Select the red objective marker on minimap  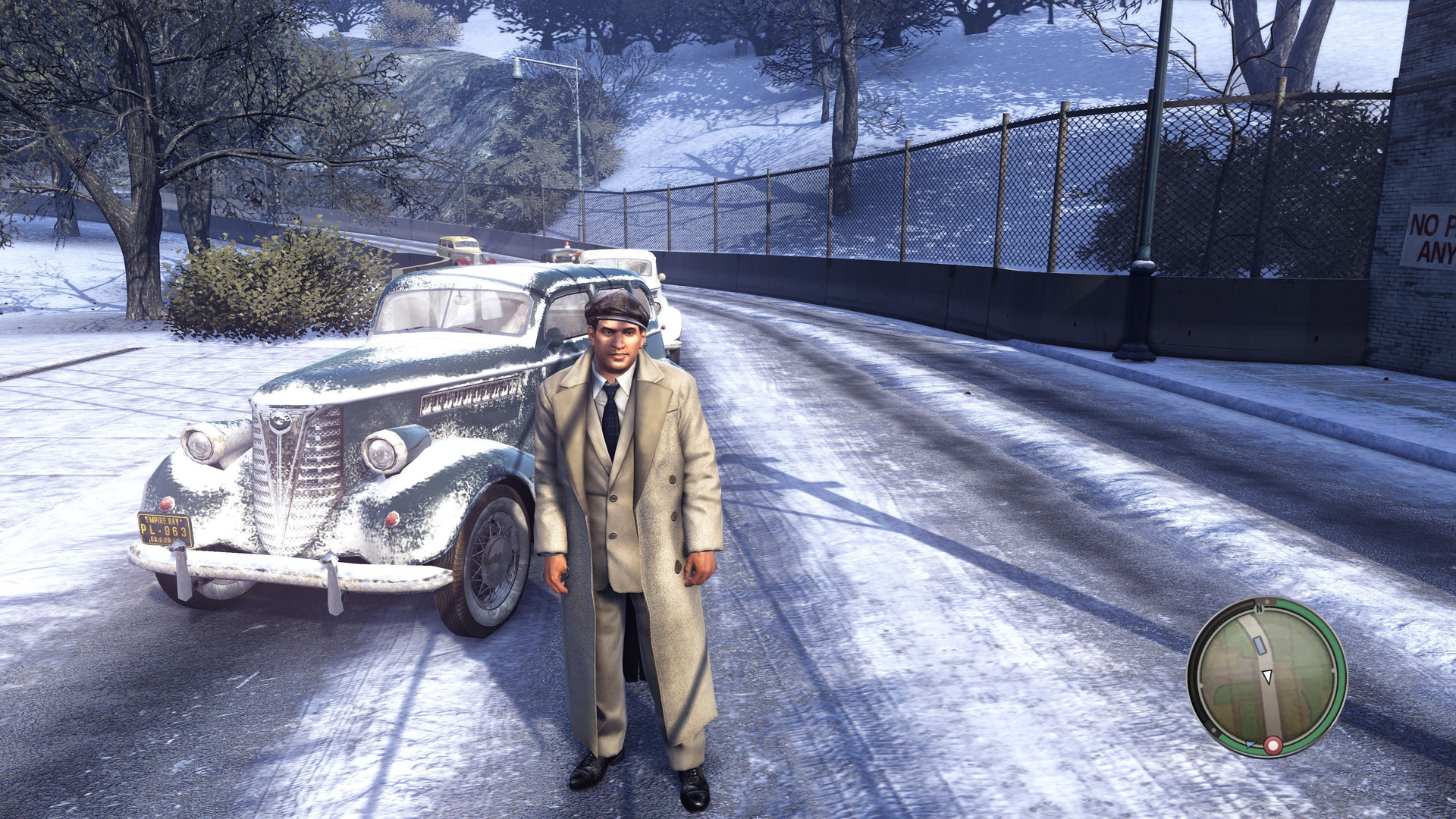point(1272,746)
